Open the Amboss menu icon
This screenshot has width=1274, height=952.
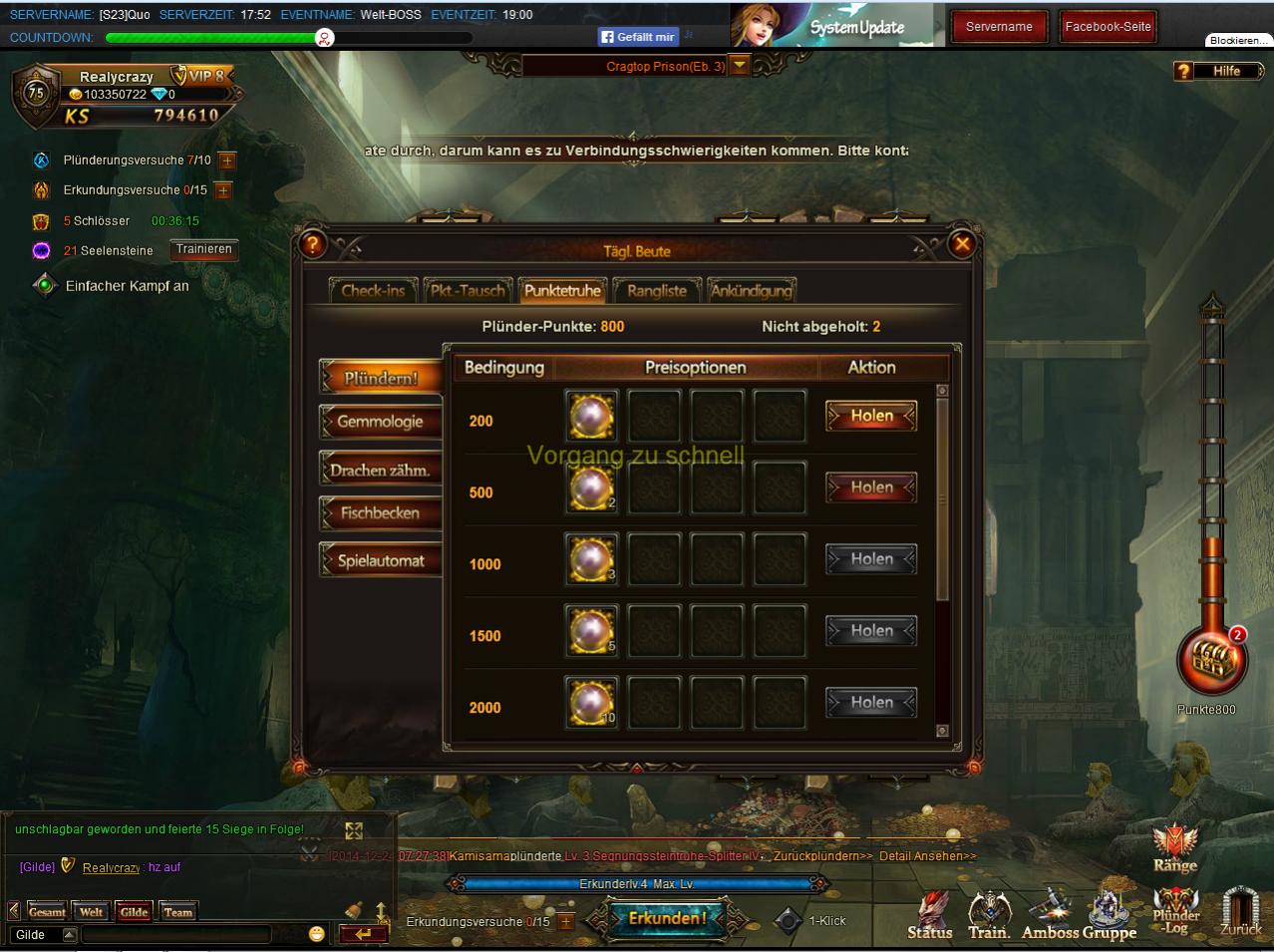(x=1050, y=915)
